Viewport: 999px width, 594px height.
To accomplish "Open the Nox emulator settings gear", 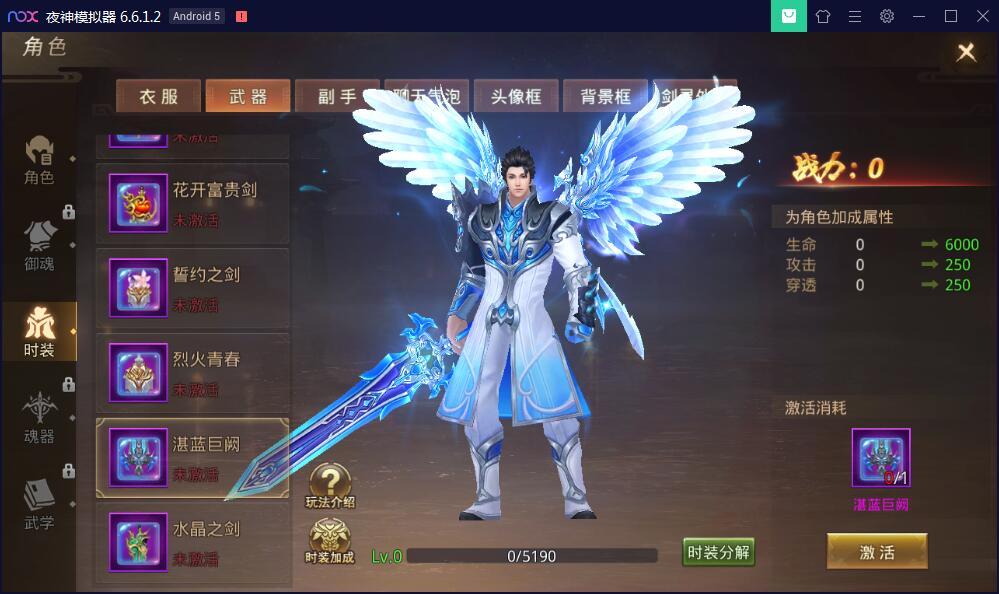I will click(x=887, y=16).
